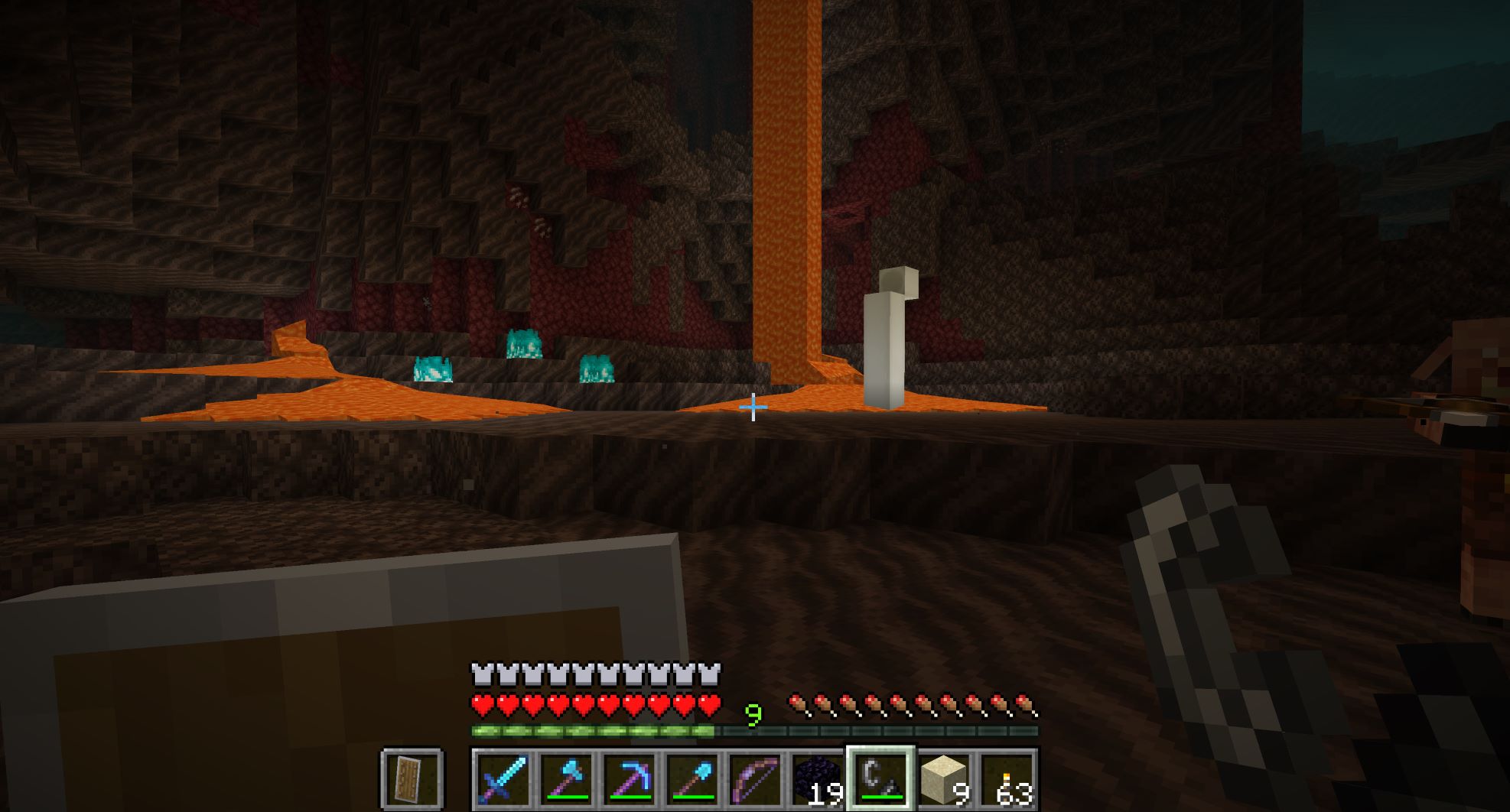Viewport: 1510px width, 812px height.
Task: Switch to the diamond shovel slot
Action: pyautogui.click(x=692, y=778)
